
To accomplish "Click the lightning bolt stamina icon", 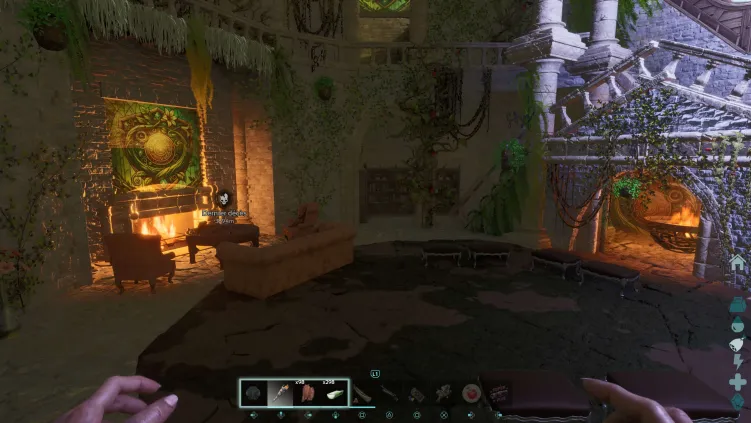I will (x=738, y=362).
